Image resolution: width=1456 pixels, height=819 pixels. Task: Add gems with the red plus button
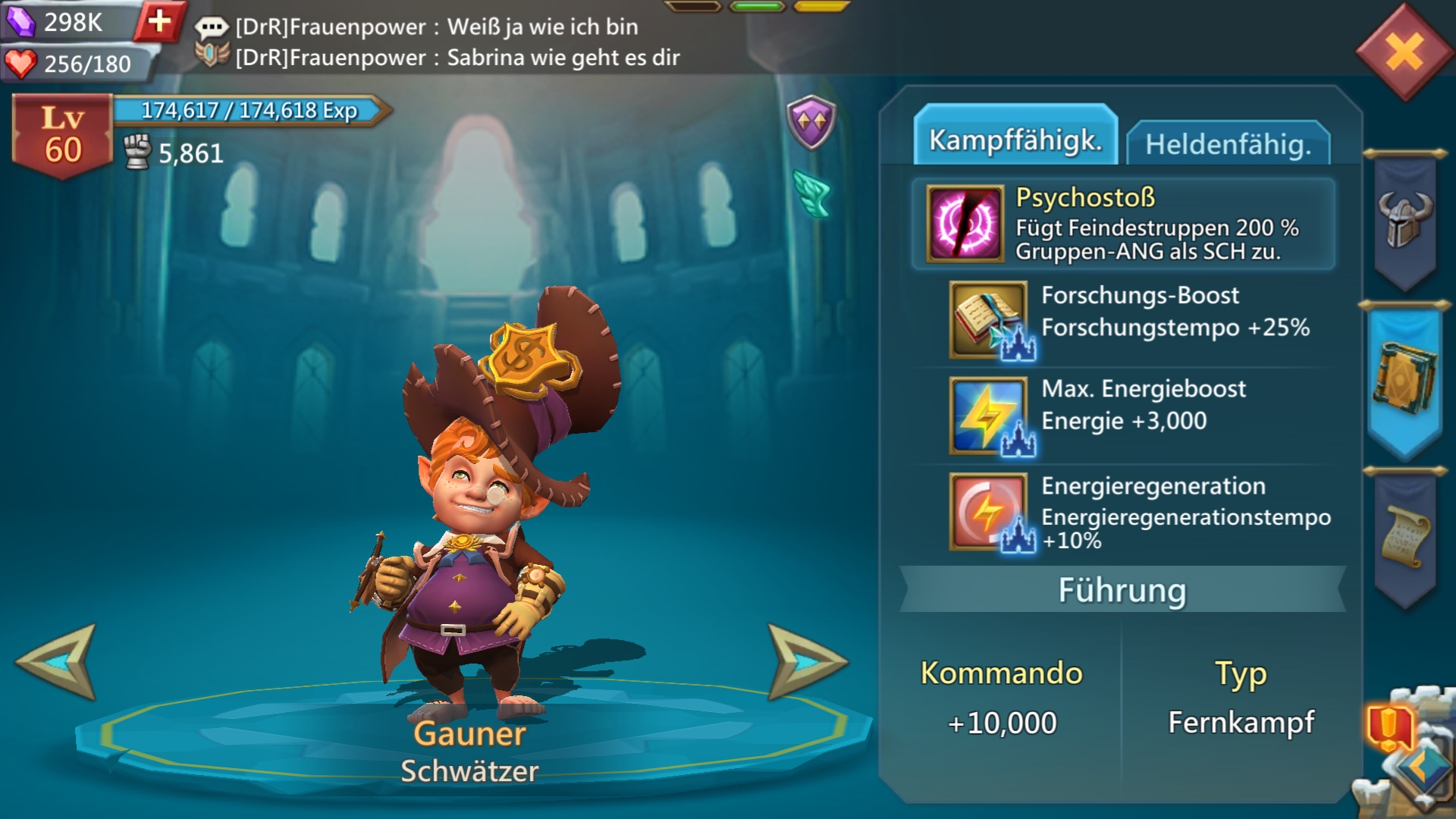(x=159, y=21)
